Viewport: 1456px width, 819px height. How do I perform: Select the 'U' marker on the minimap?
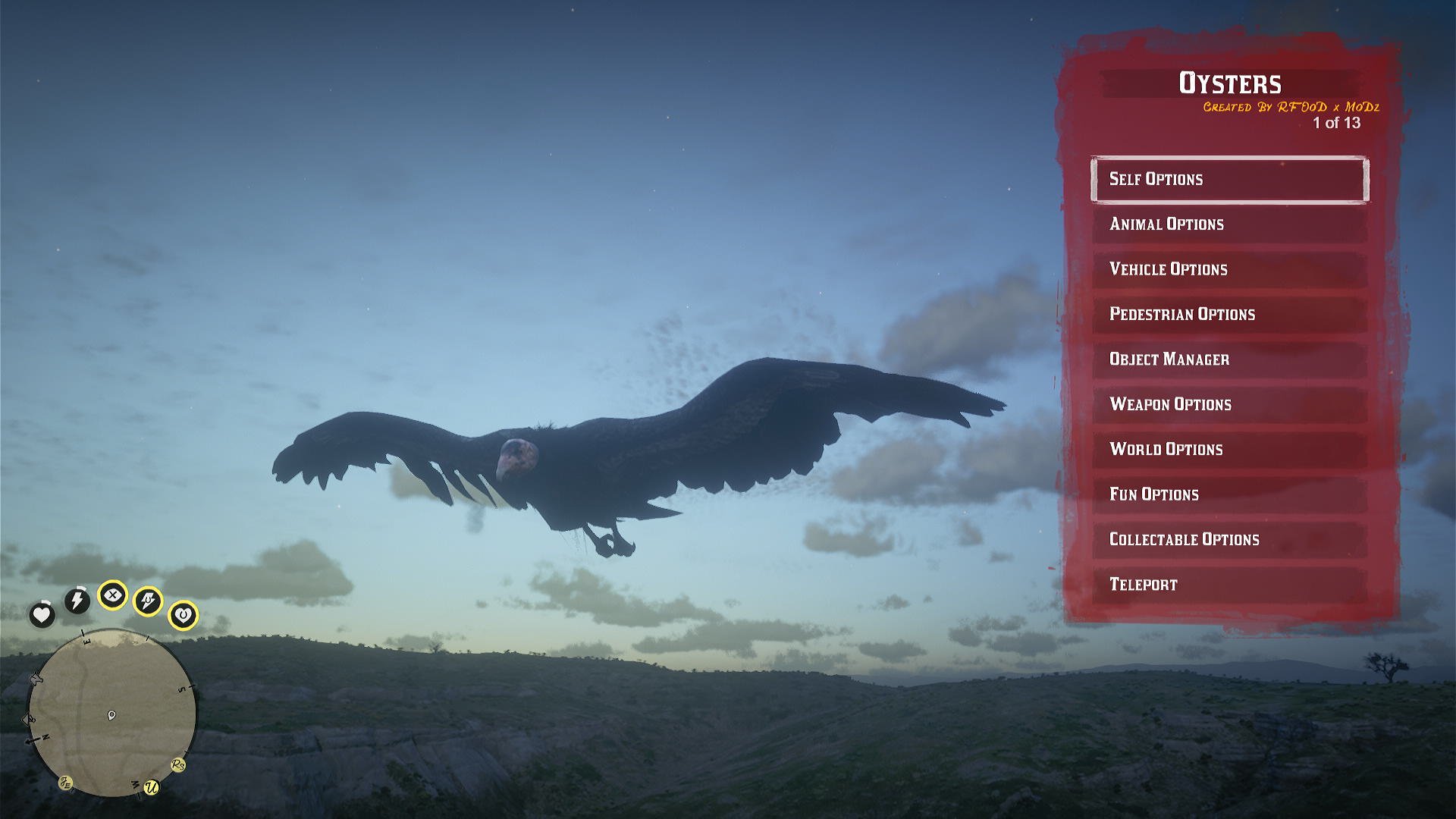(152, 786)
